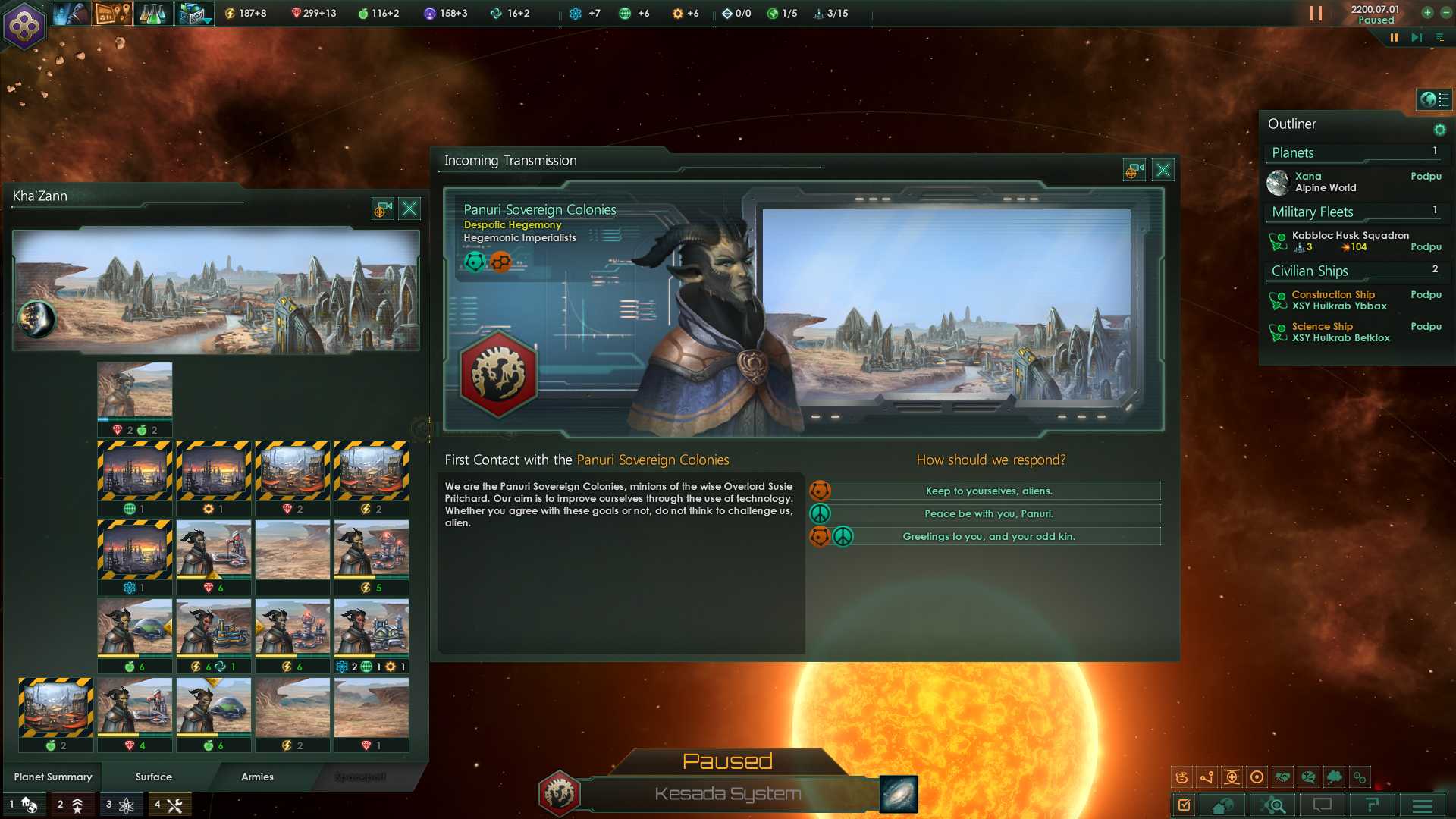This screenshot has height=819, width=1456.
Task: Open the message log speech-bubble icon
Action: [x=1322, y=805]
